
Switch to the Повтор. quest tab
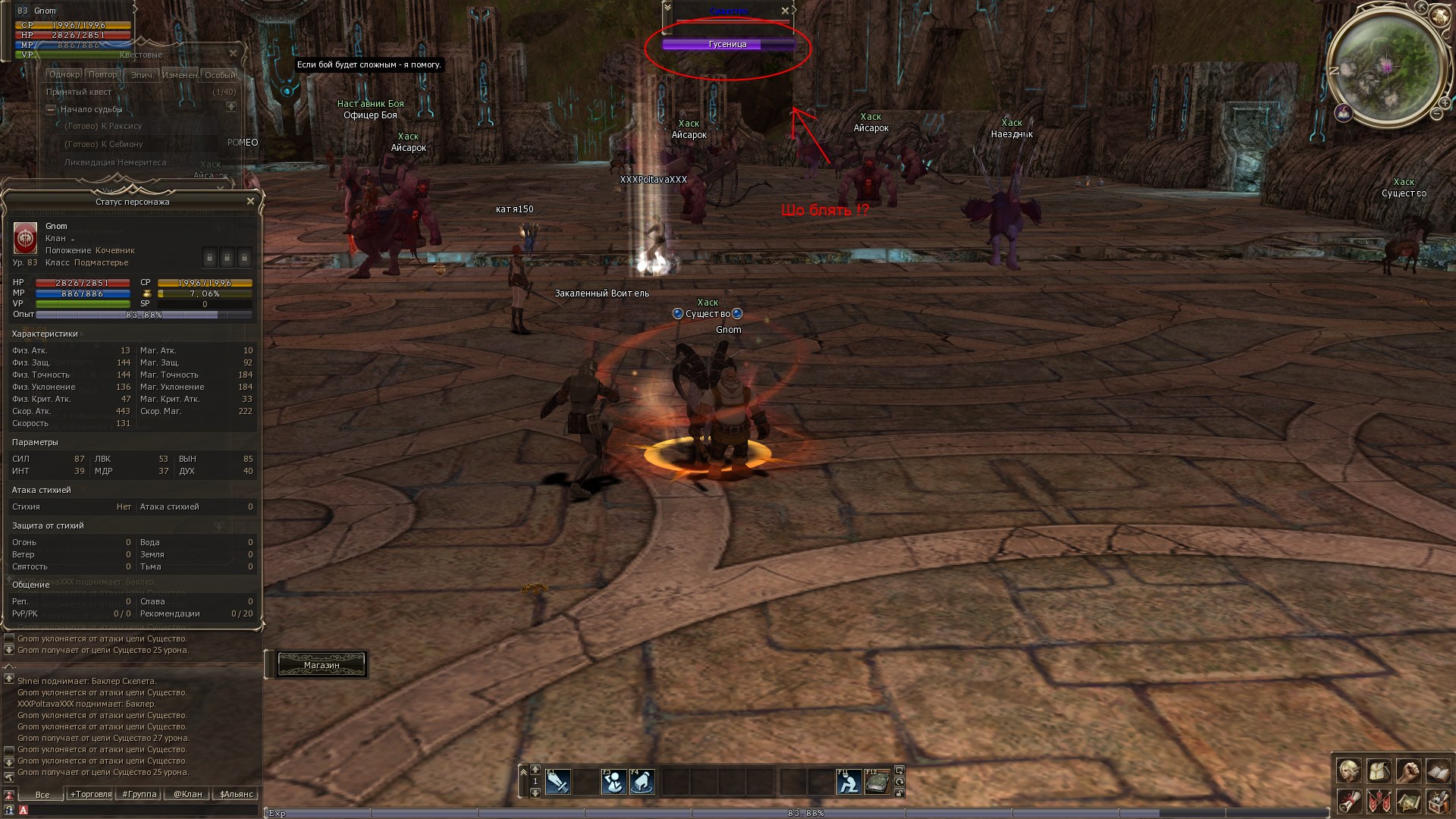tap(102, 75)
